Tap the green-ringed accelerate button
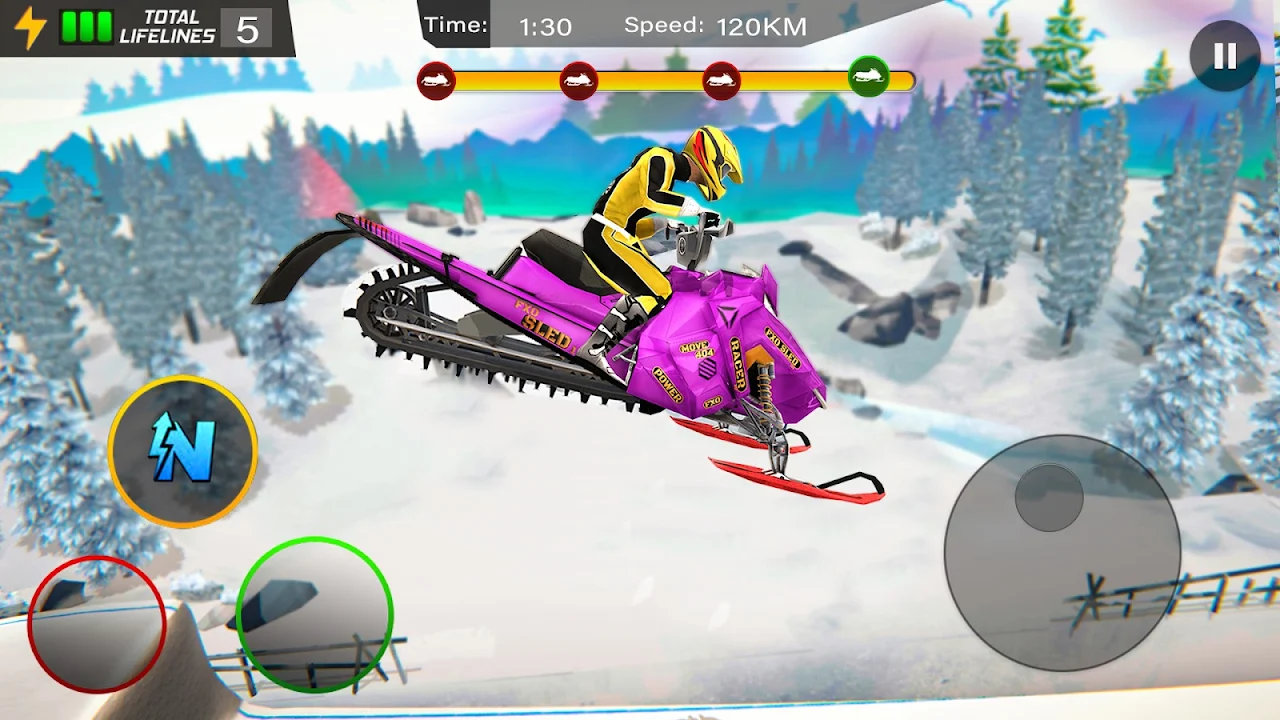 [x=314, y=614]
